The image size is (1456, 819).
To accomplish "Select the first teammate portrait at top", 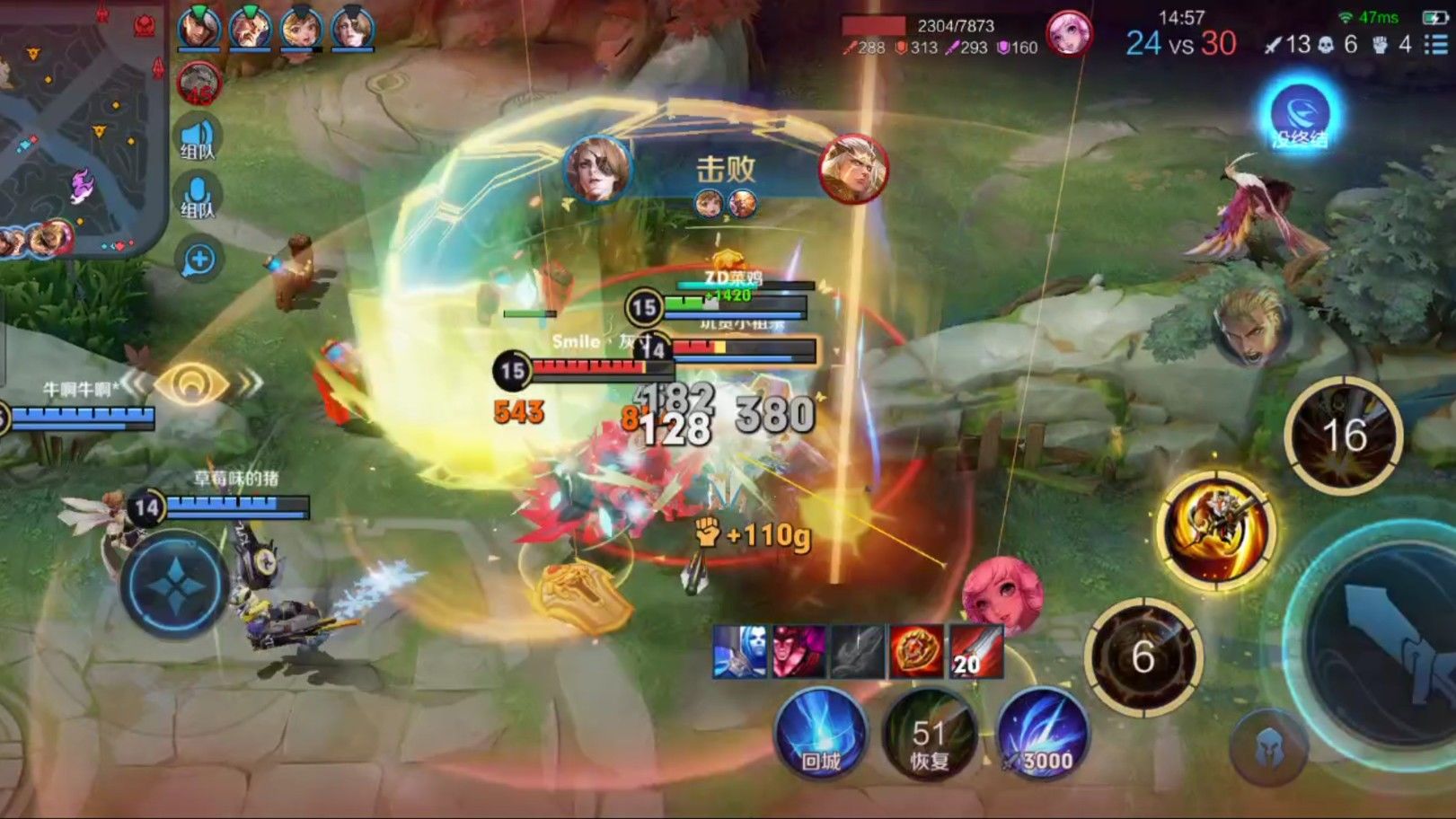I will point(199,29).
